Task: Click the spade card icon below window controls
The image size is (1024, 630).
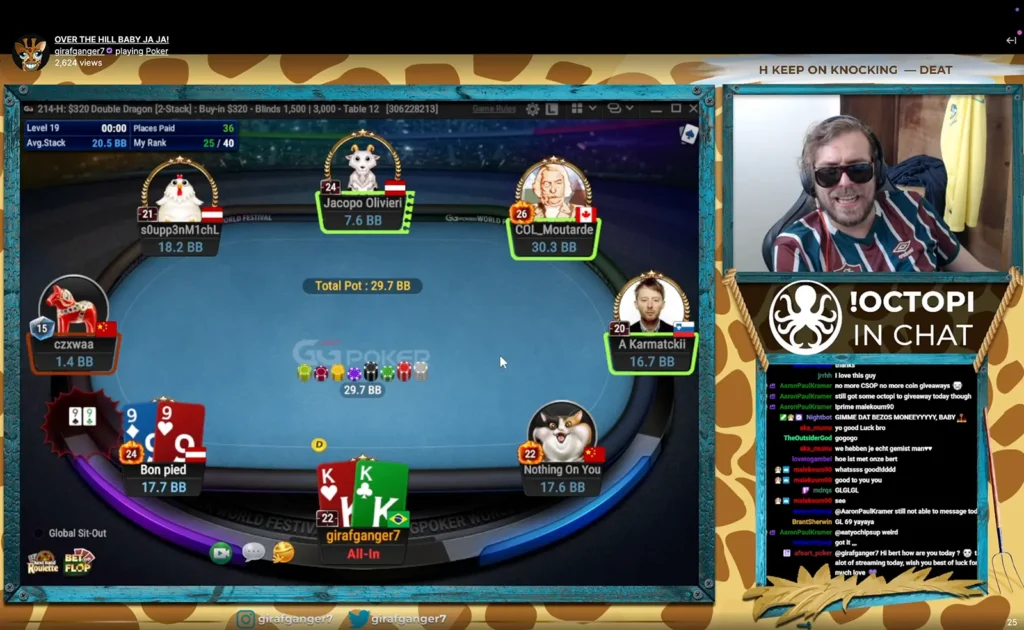Action: [689, 133]
